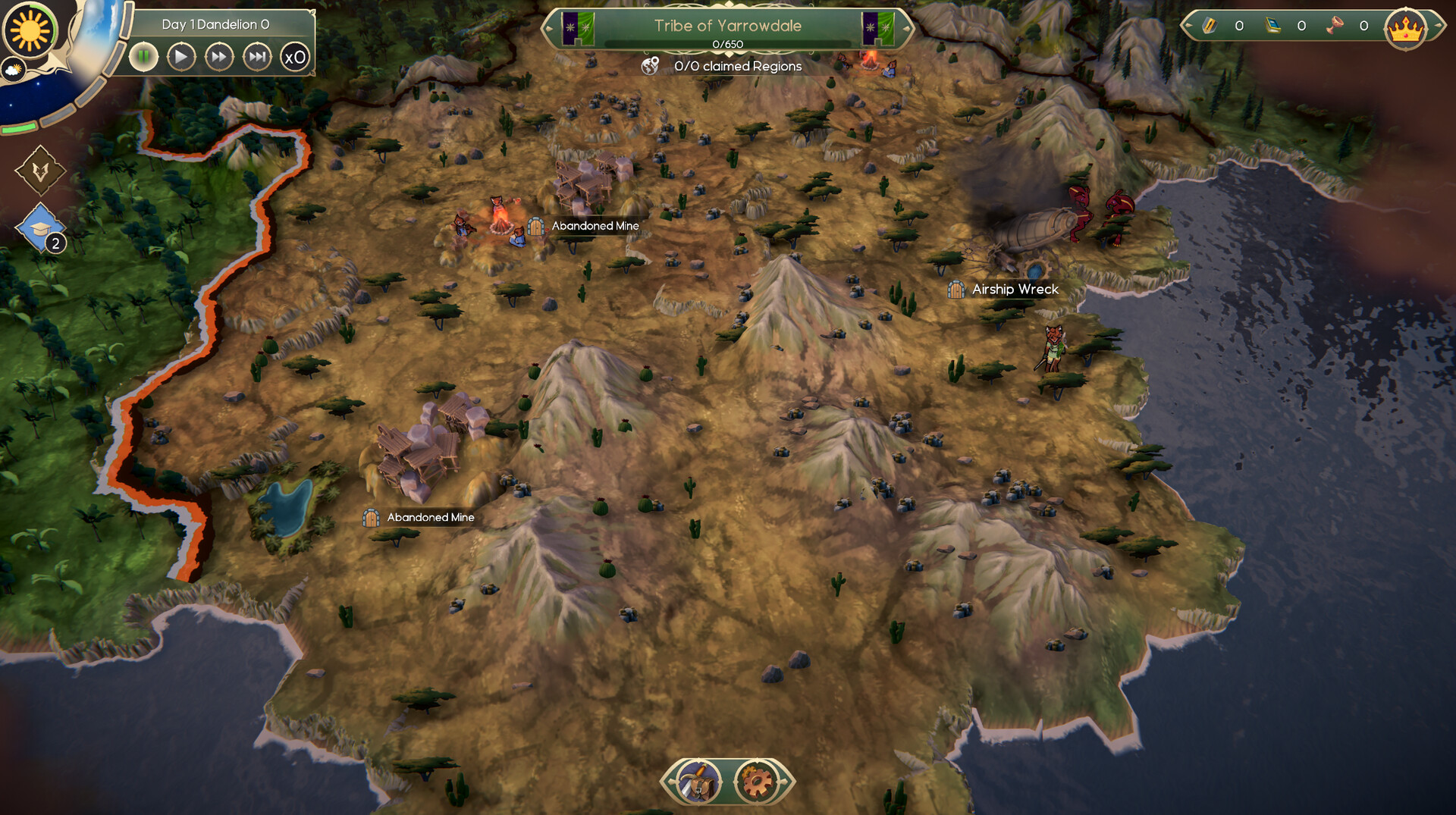Open the golden crown menu
This screenshot has width=1456, height=815.
[x=1405, y=29]
